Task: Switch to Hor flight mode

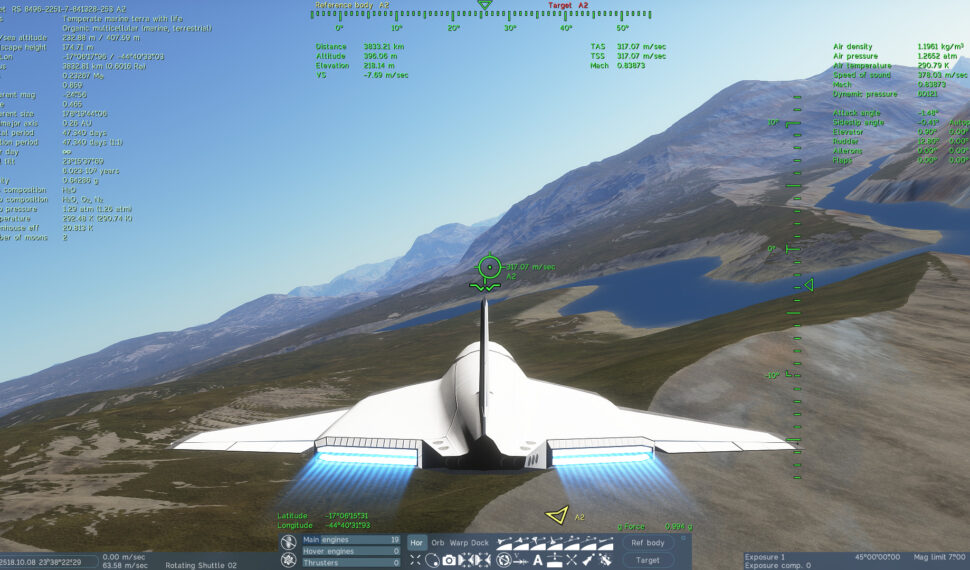Action: click(x=417, y=543)
